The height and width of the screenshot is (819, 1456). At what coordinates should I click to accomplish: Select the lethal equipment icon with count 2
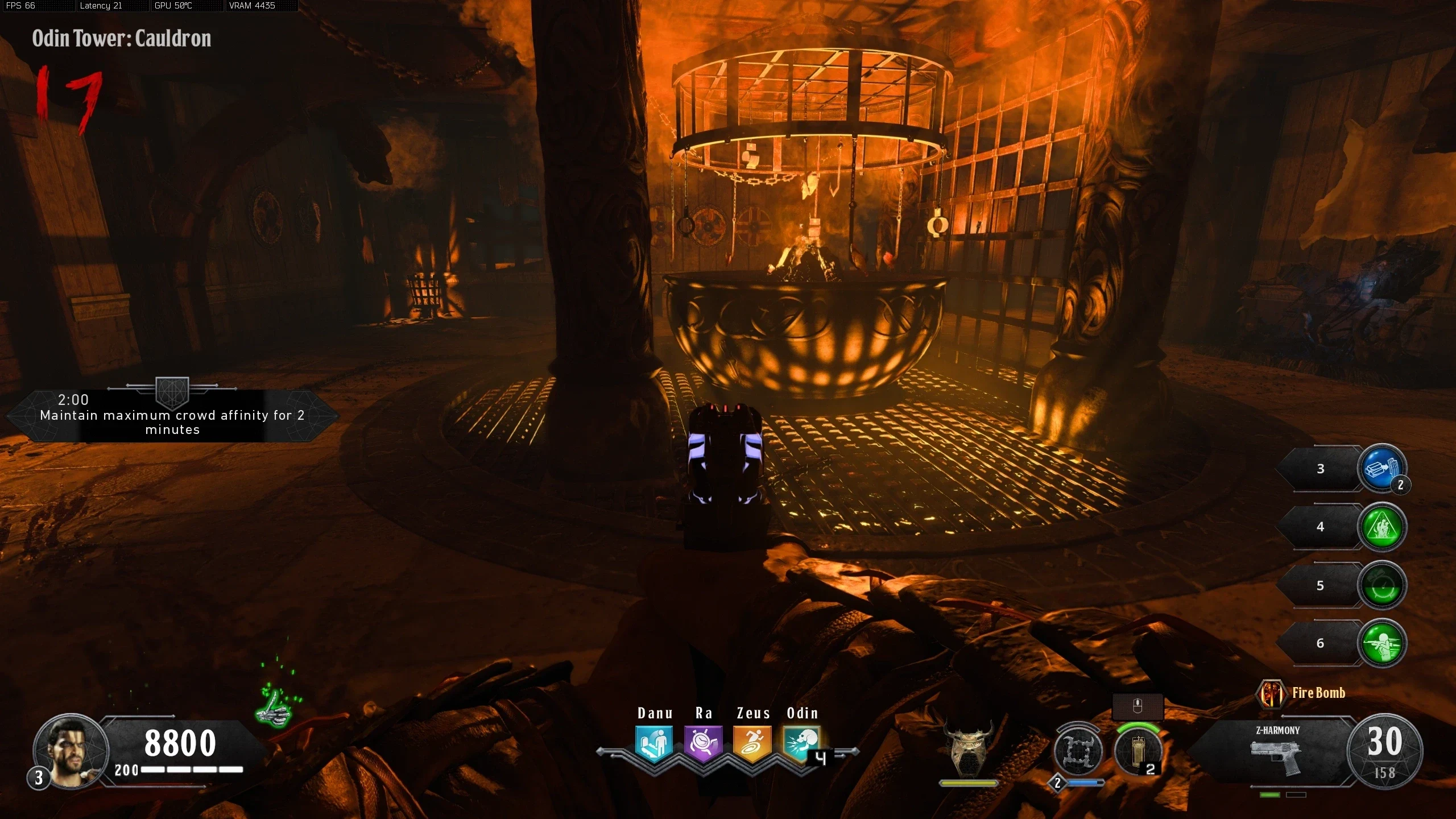(1138, 752)
